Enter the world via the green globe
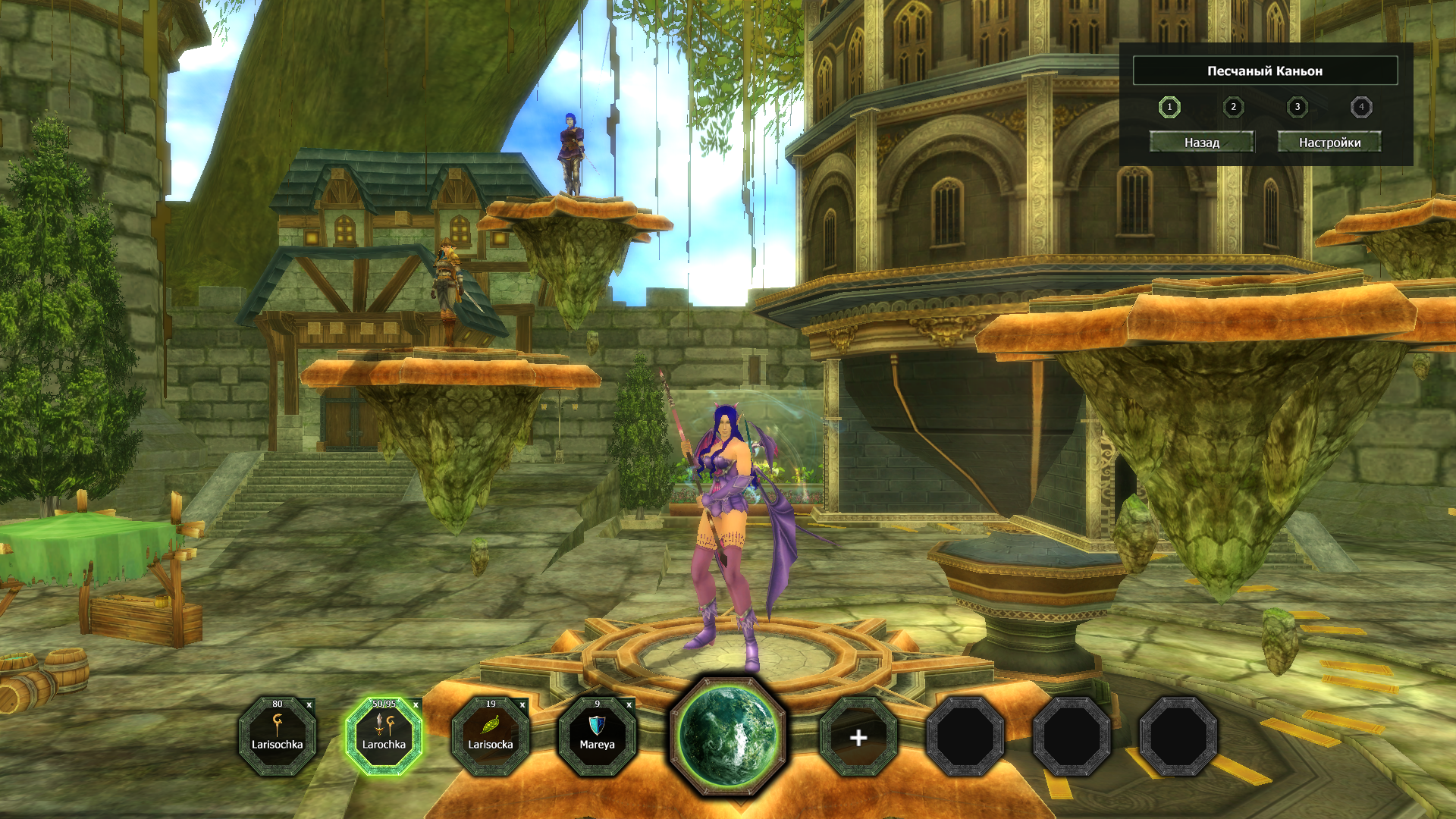 728,736
